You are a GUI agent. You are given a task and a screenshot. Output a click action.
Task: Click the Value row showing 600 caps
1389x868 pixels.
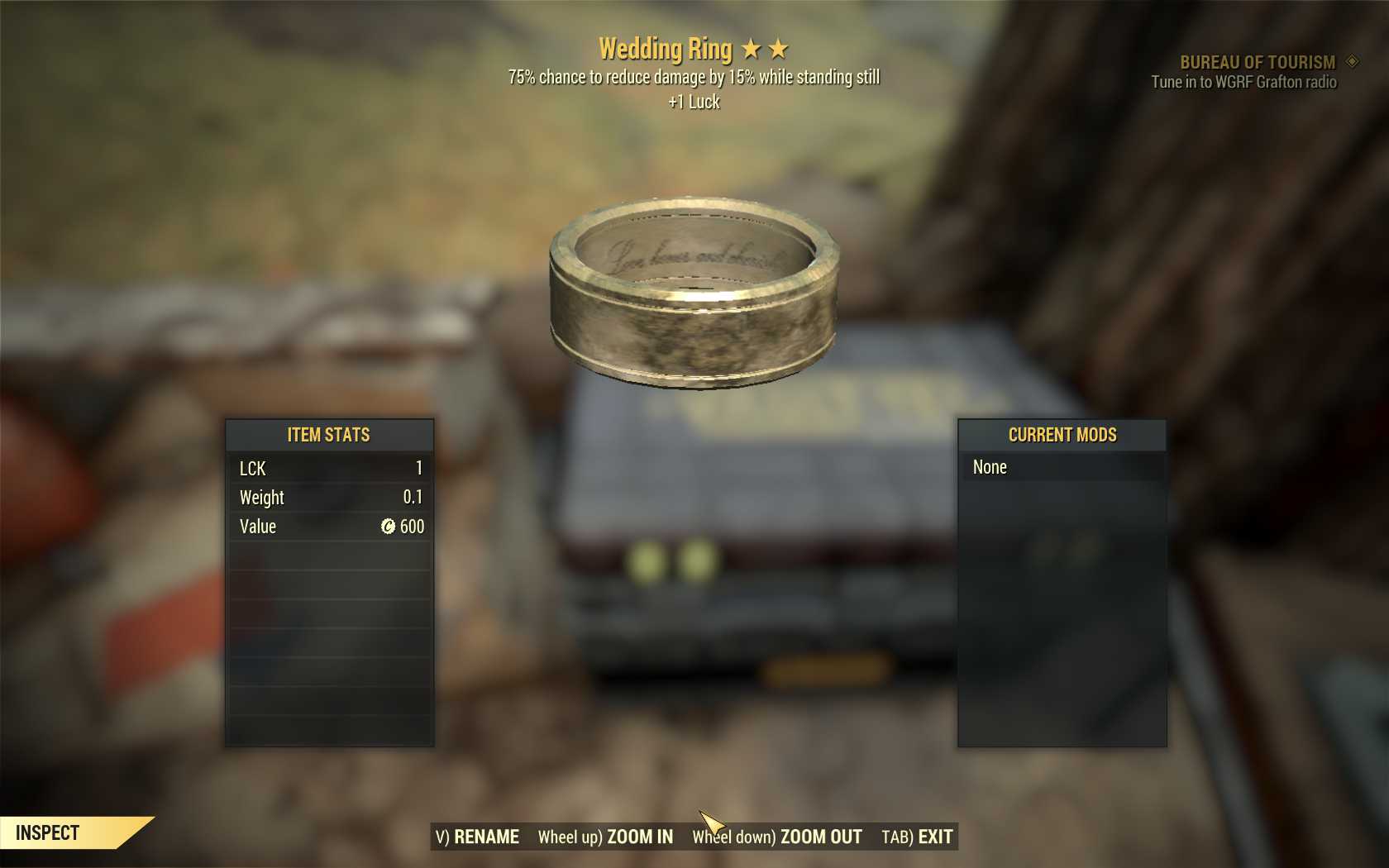257,527
